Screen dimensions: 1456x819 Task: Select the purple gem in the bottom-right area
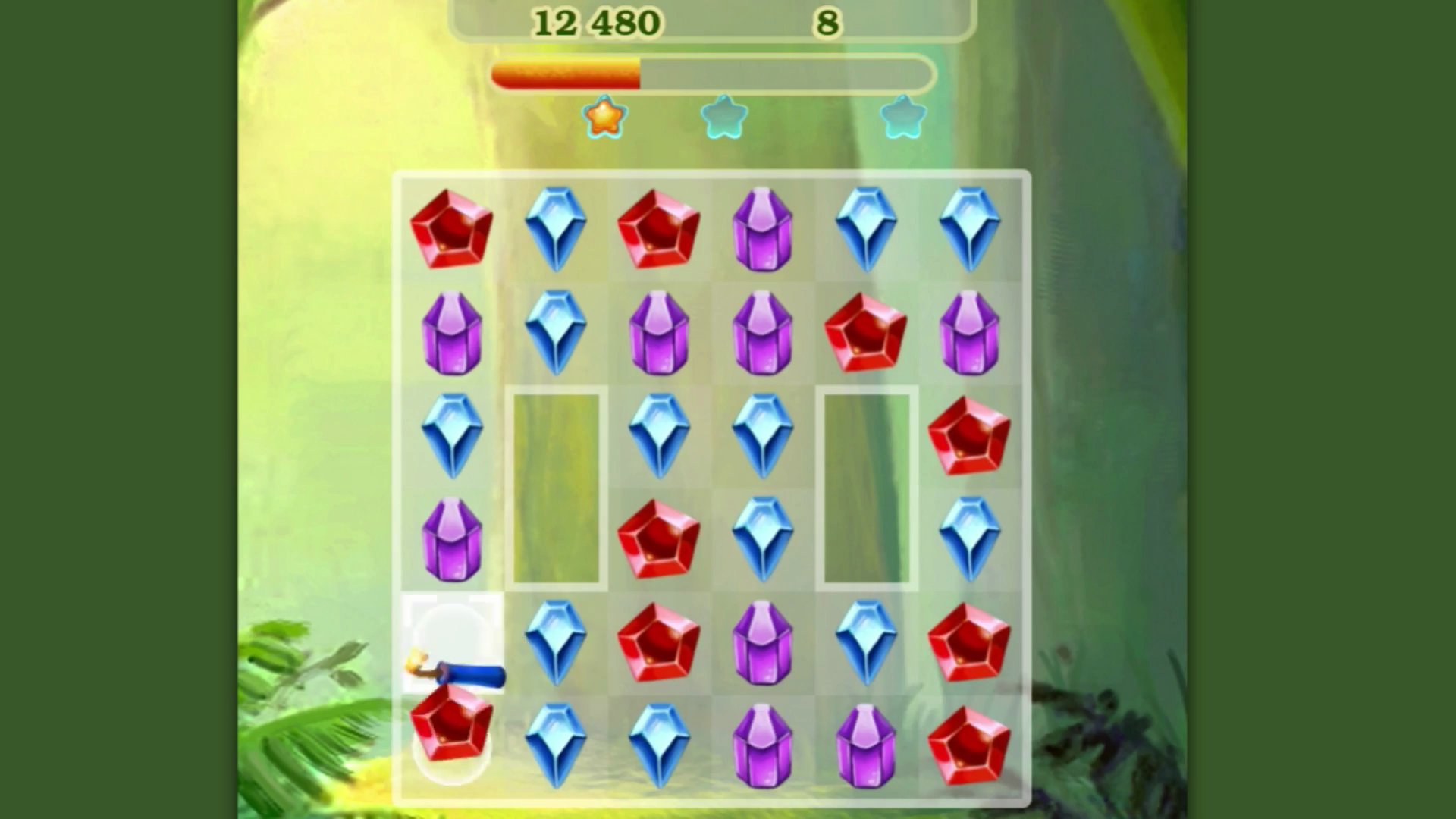[x=866, y=743]
